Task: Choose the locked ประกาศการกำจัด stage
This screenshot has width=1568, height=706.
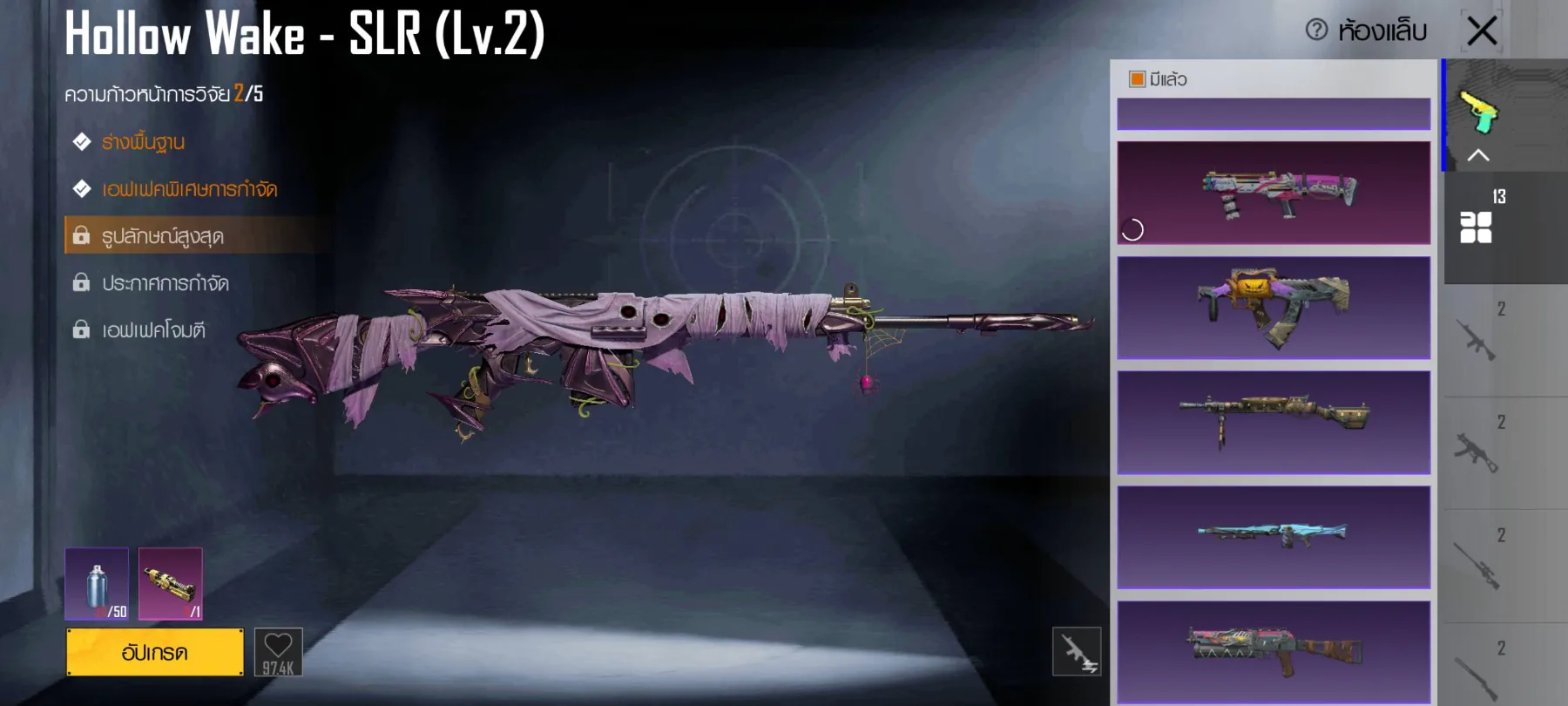Action: point(165,283)
